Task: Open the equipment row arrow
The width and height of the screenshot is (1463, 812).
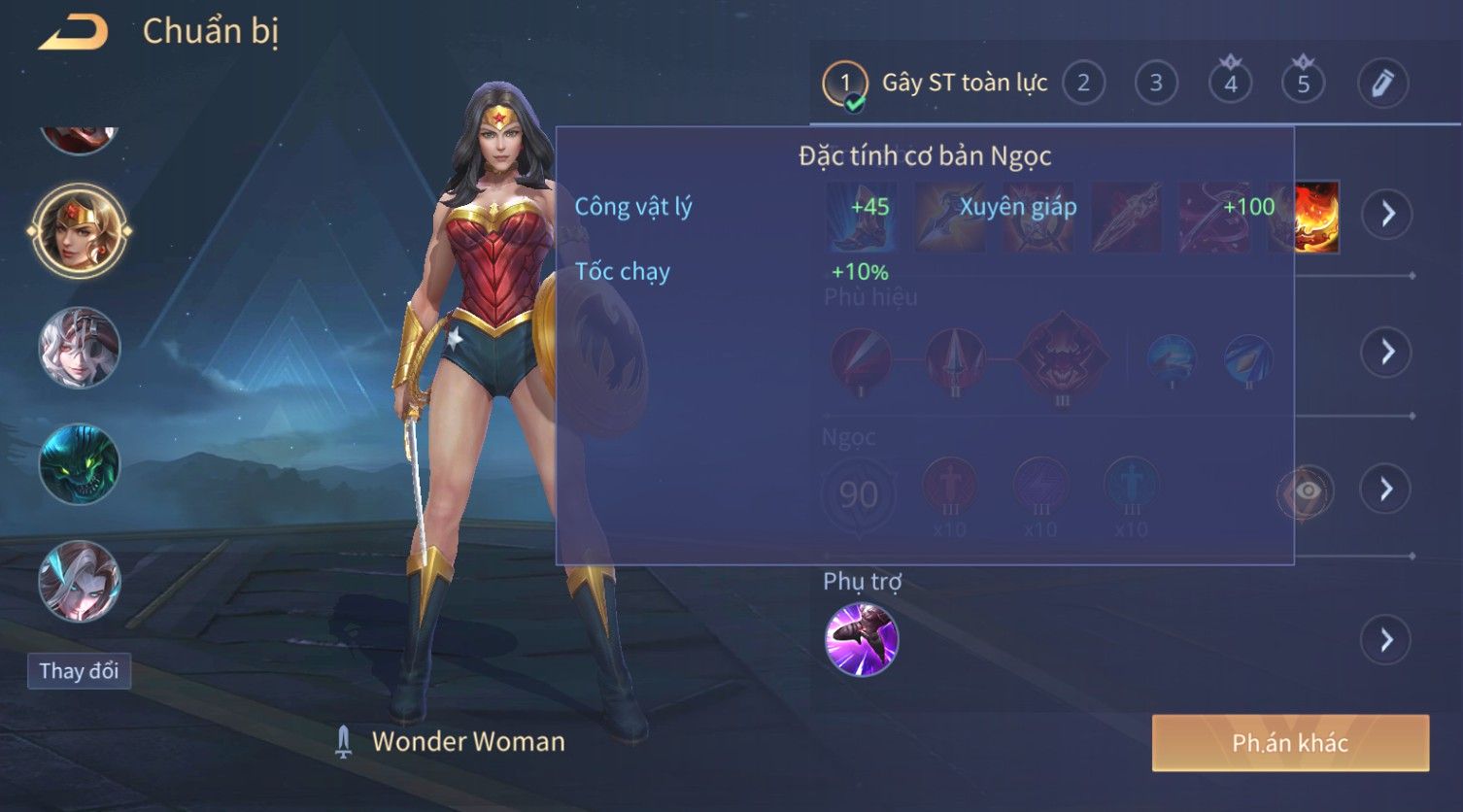Action: click(1387, 214)
